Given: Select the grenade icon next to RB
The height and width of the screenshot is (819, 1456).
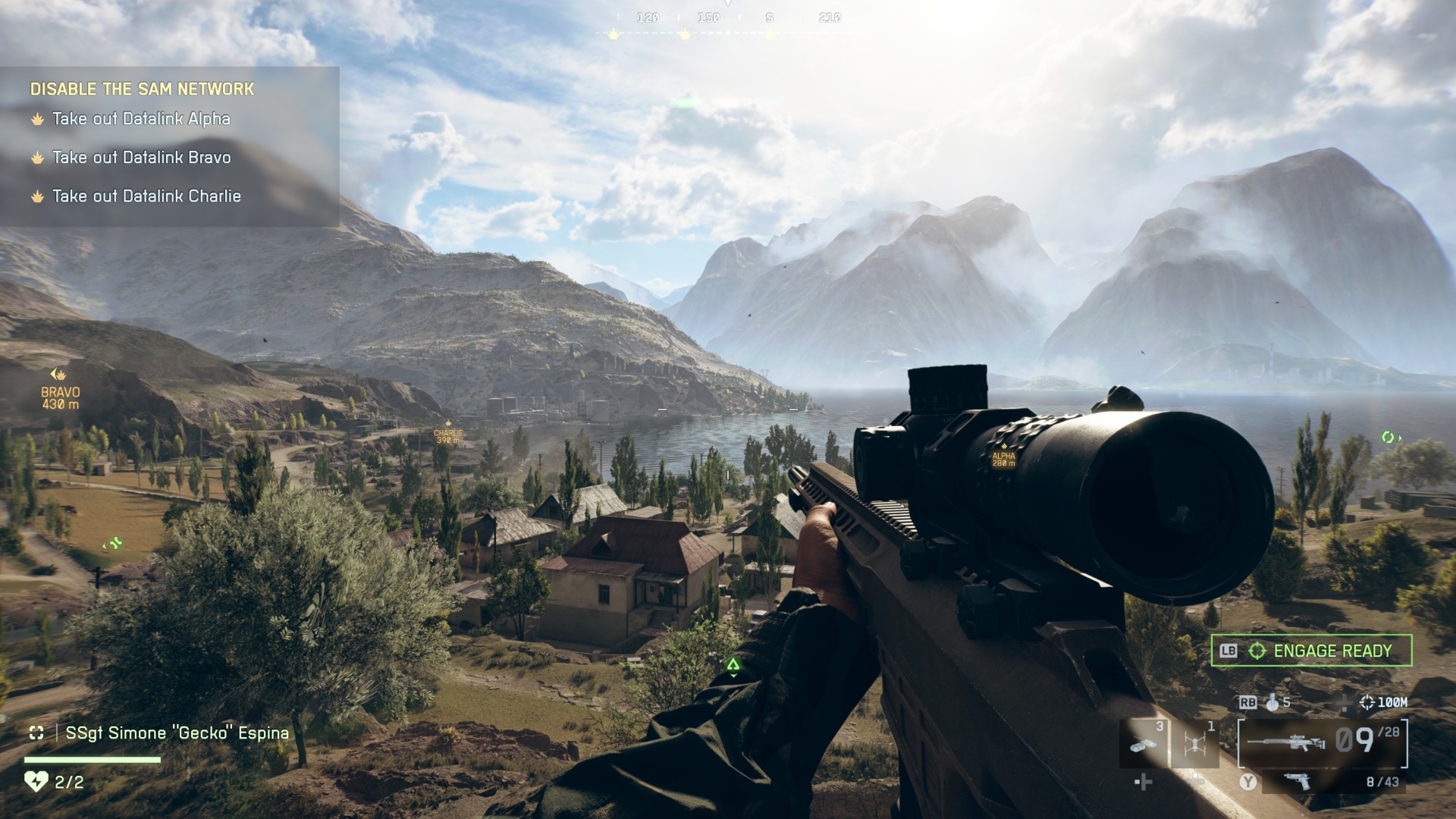Looking at the screenshot, I should tap(1273, 703).
